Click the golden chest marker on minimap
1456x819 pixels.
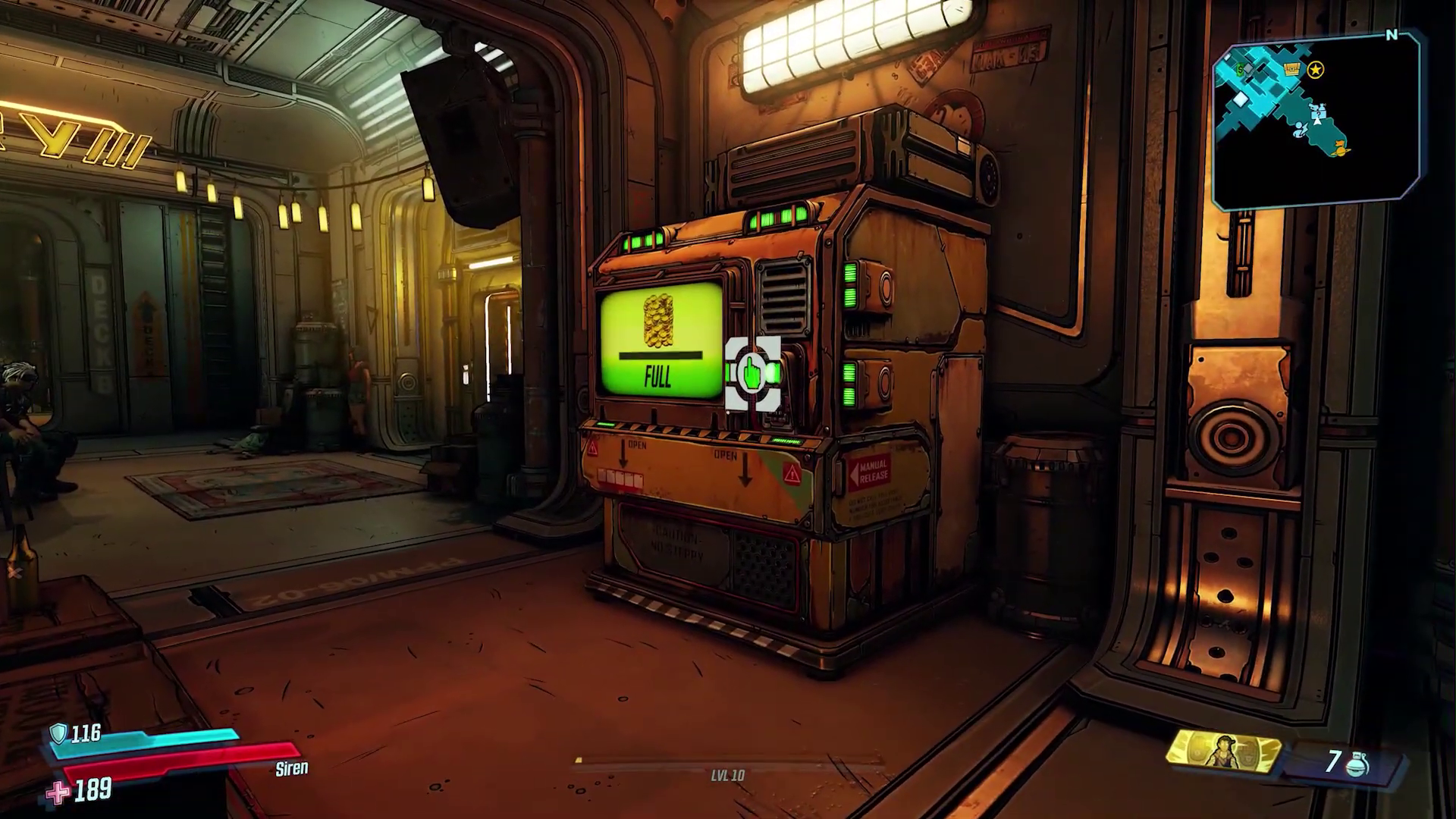click(1291, 71)
